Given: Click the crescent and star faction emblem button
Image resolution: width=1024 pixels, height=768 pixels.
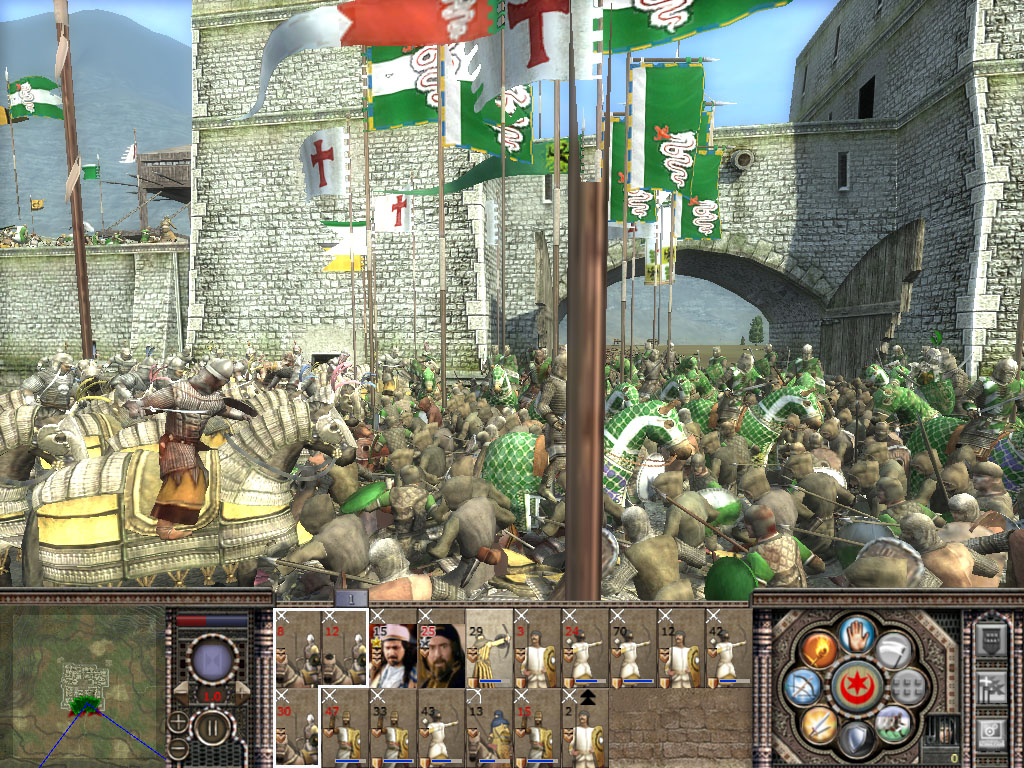Looking at the screenshot, I should click(856, 685).
